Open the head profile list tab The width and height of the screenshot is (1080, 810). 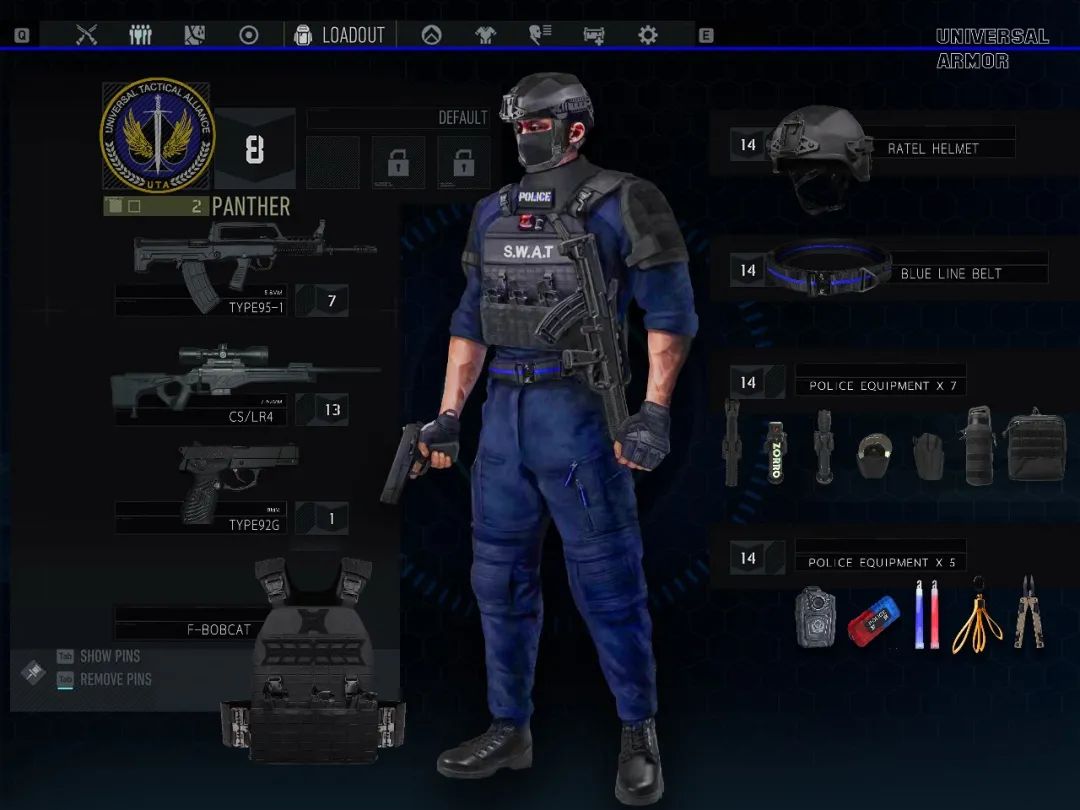point(540,35)
